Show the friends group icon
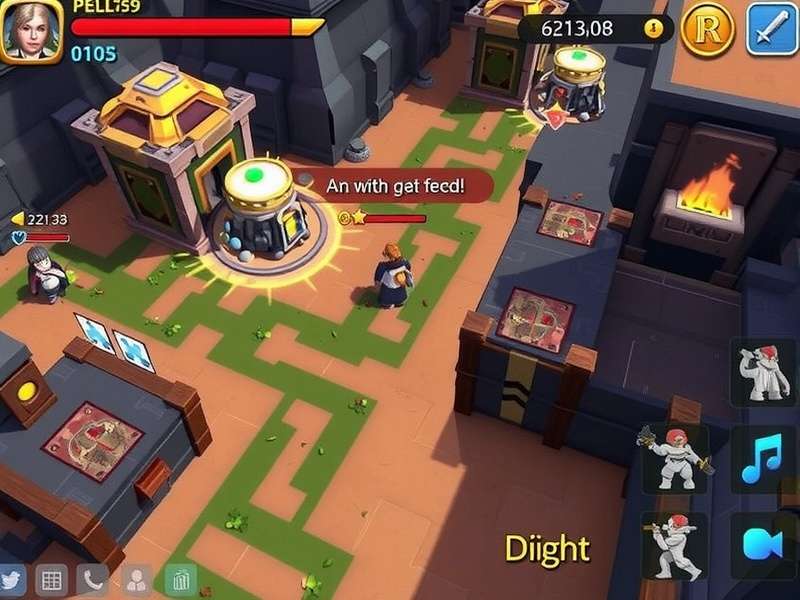This screenshot has width=800, height=600. pos(136,579)
